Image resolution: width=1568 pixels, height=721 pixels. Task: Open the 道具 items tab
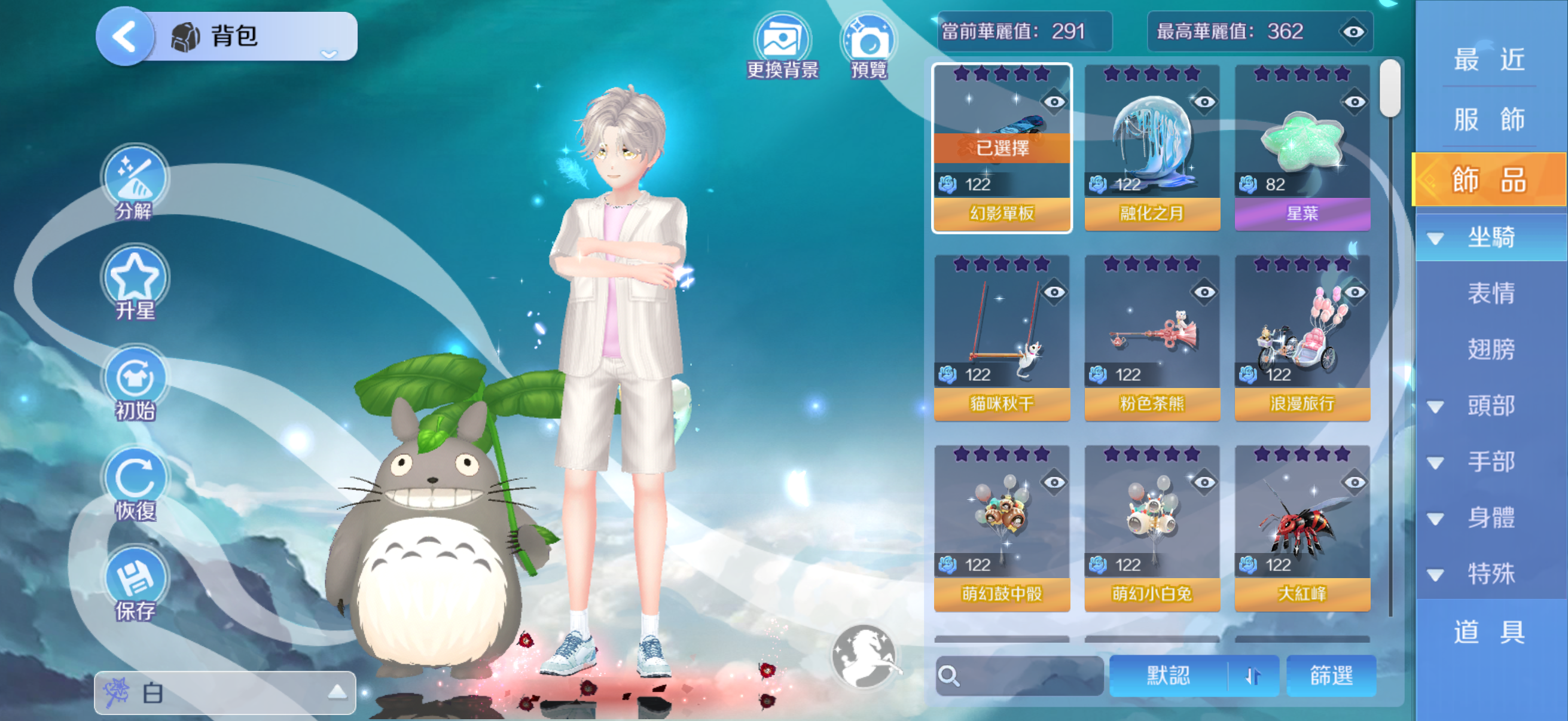pos(1489,631)
